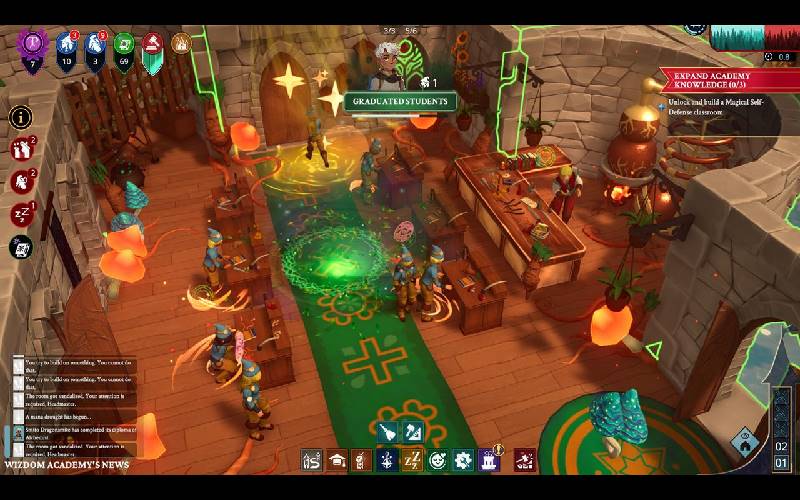Open the orange academy building icon
This screenshot has width=800, height=500.
pyautogui.click(x=181, y=44)
